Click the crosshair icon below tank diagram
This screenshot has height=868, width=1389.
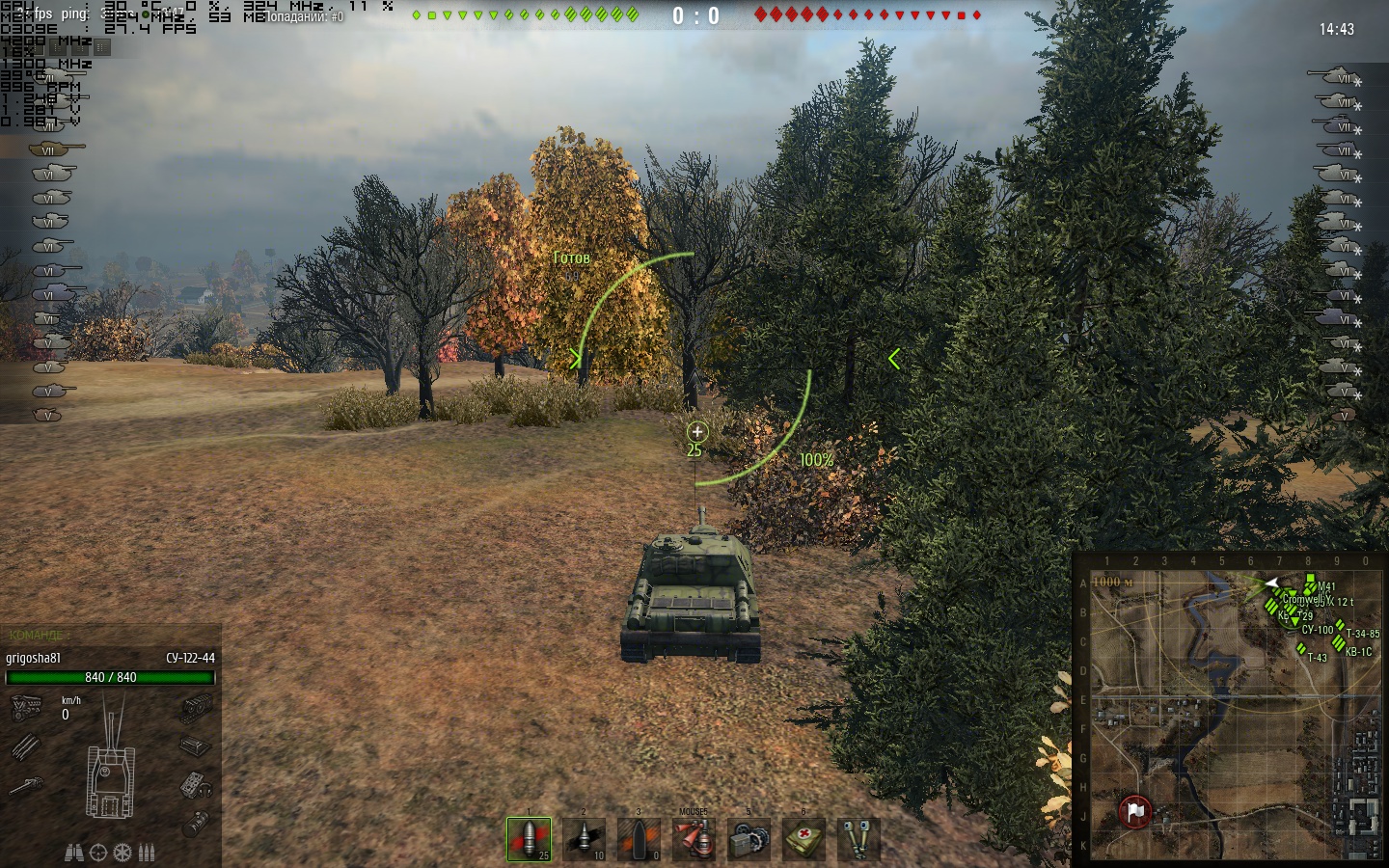tap(97, 853)
